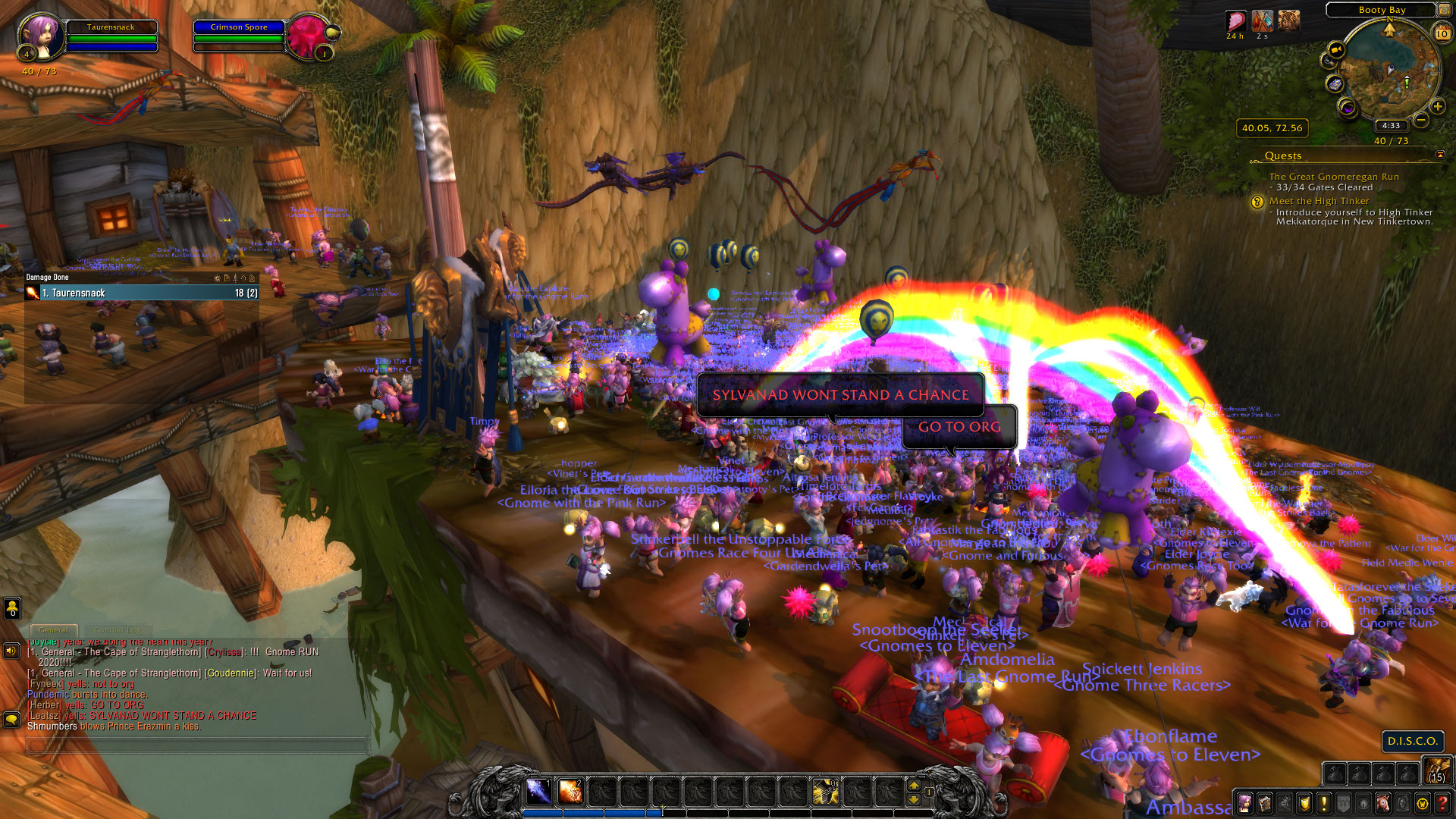The image size is (1456, 819).
Task: Cast the Arcane Missiles spell in slot 1
Action: pyautogui.click(x=538, y=791)
